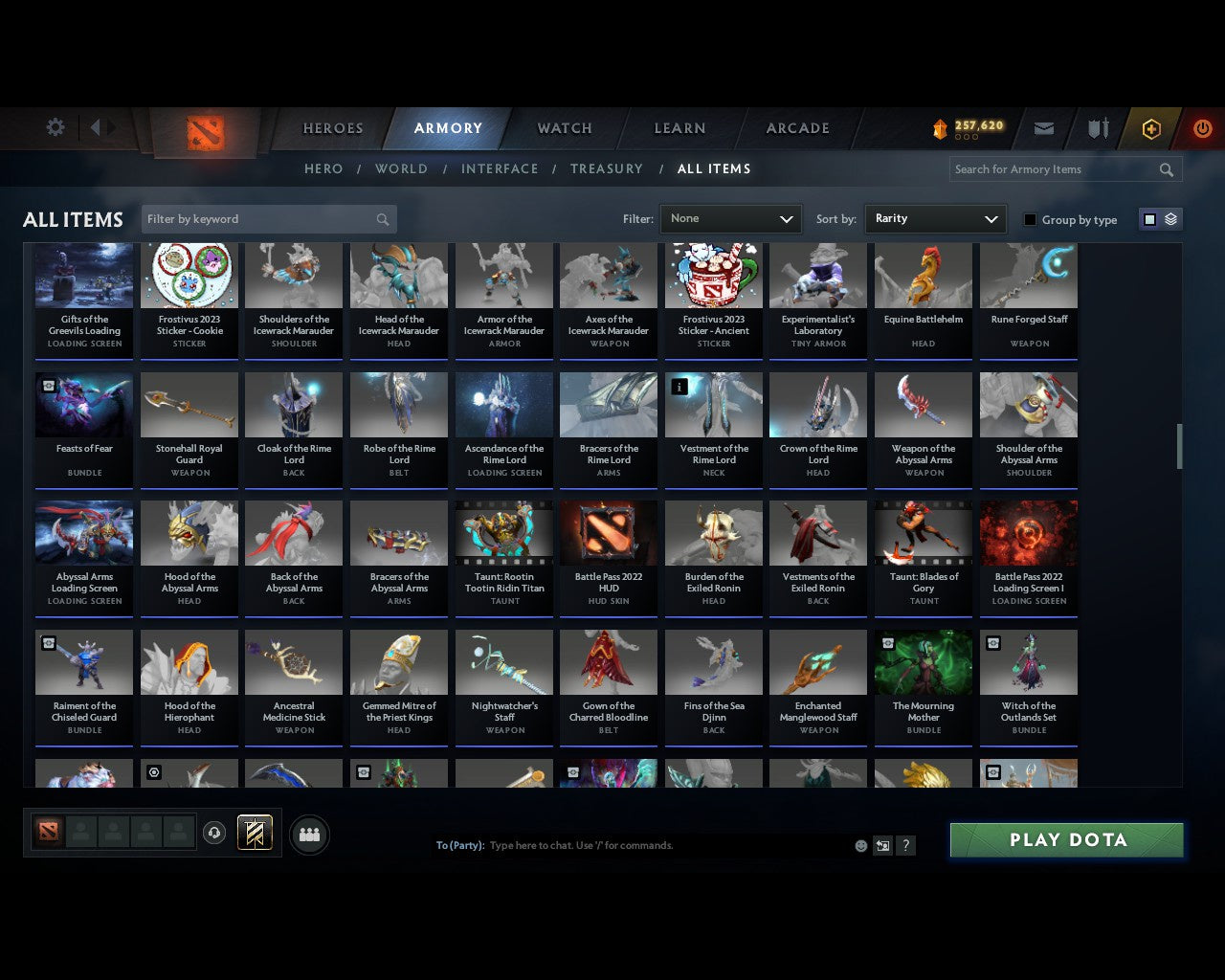Open the Sort by Rarity dropdown
The image size is (1225, 980).
(935, 218)
